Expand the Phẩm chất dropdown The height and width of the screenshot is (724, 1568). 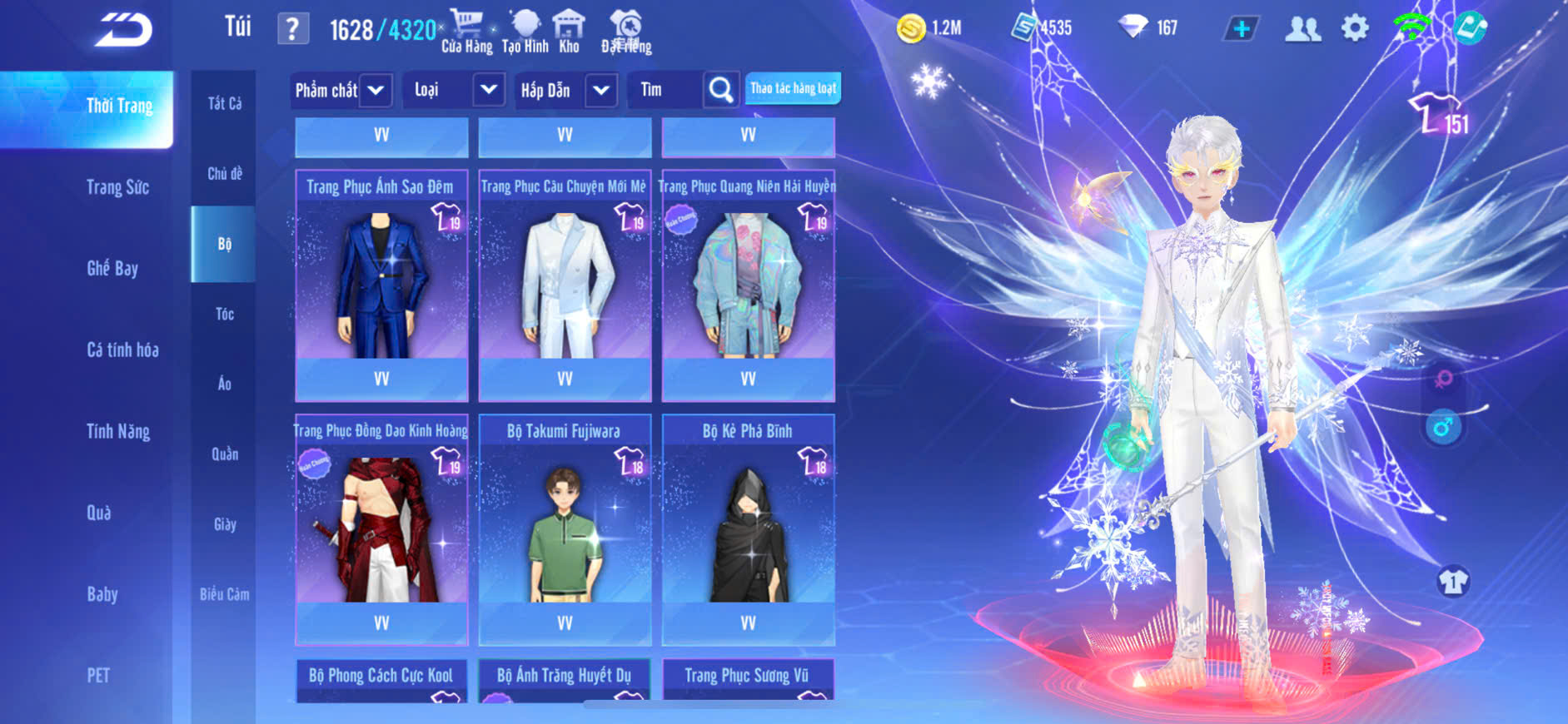pyautogui.click(x=376, y=90)
